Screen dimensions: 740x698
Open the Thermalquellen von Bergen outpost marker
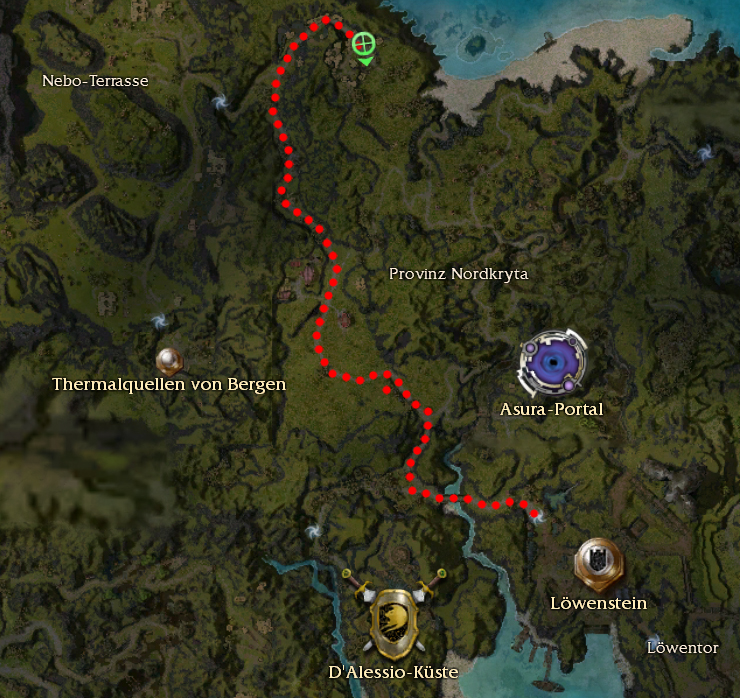[x=168, y=359]
